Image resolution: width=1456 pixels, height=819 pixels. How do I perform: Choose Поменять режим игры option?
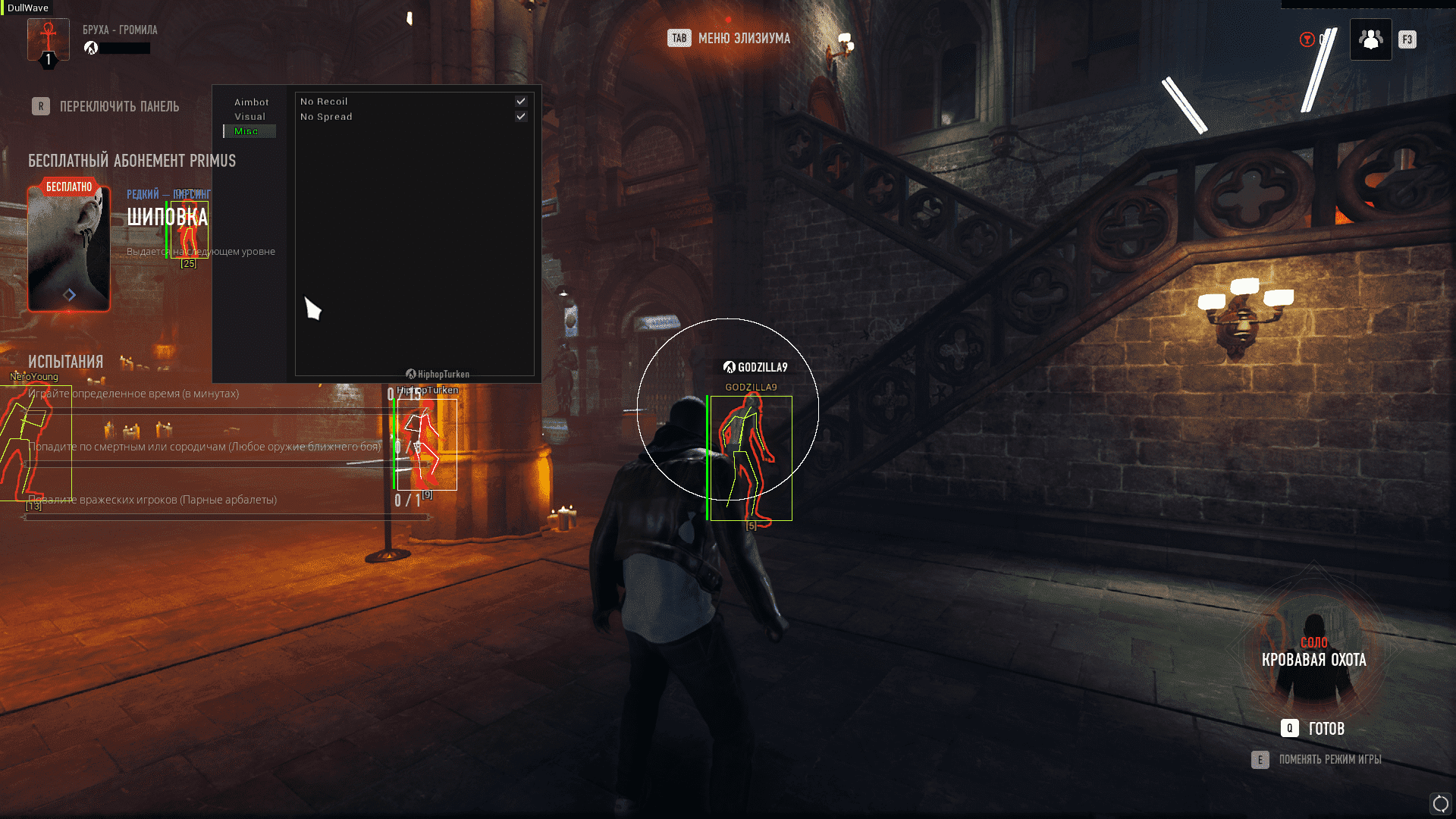(x=1329, y=760)
